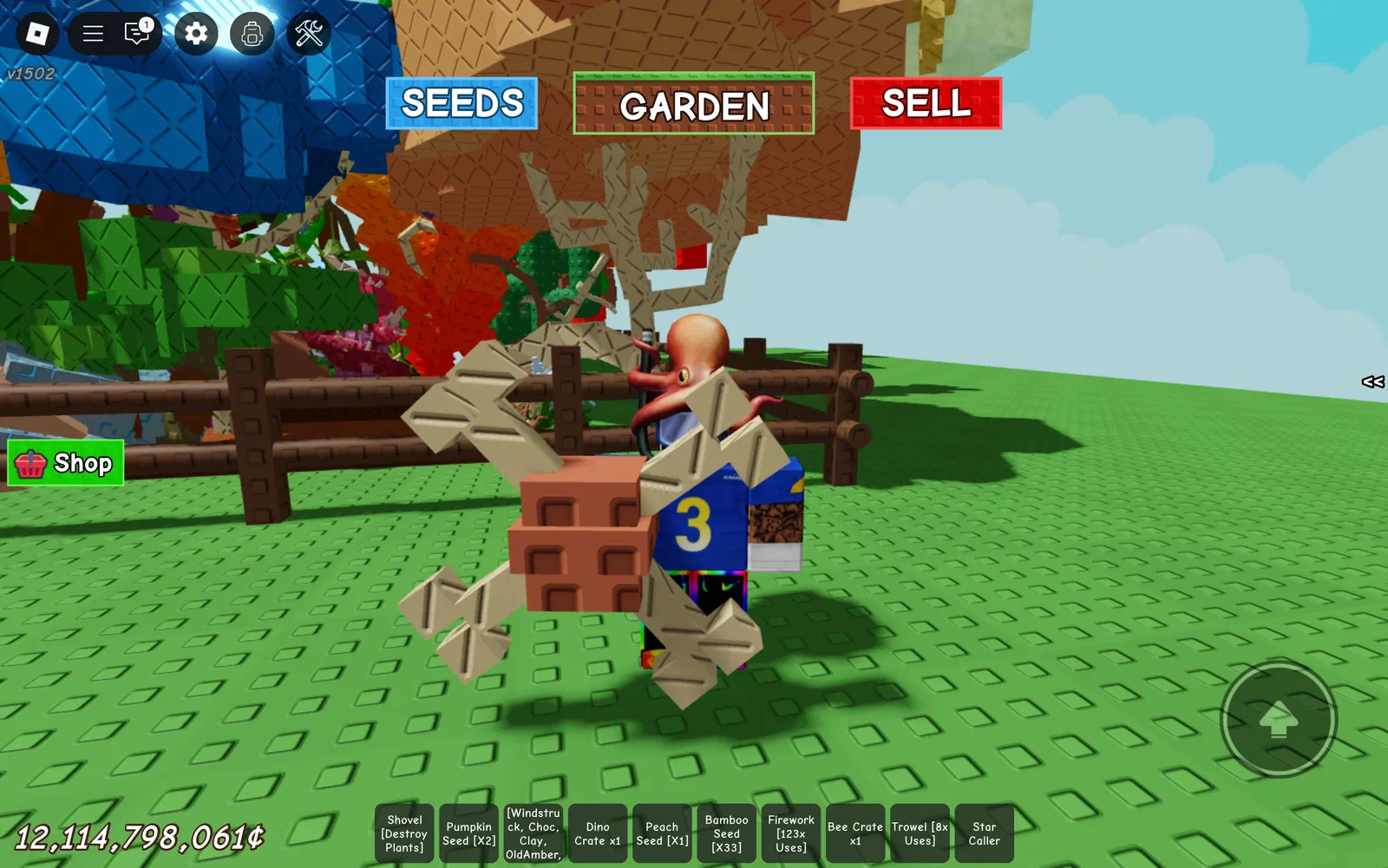This screenshot has width=1388, height=868.
Task: Select the Firework hotbar slot
Action: click(791, 833)
